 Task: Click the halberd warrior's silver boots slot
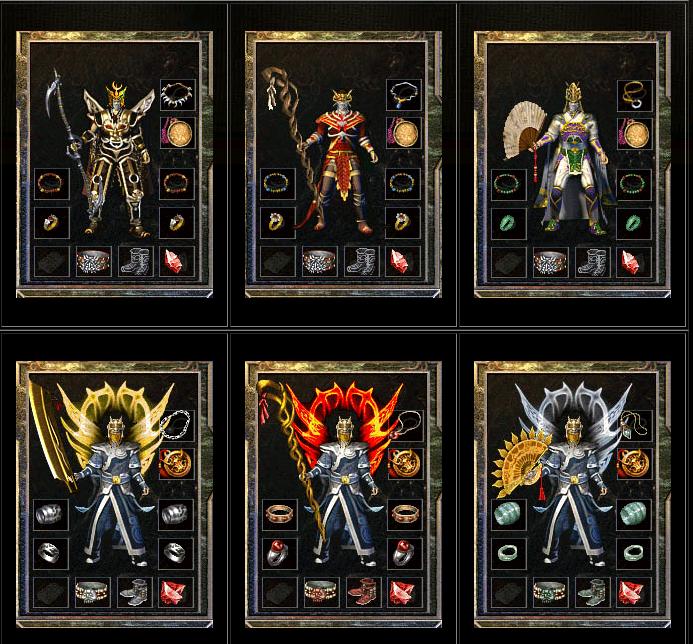(x=135, y=262)
